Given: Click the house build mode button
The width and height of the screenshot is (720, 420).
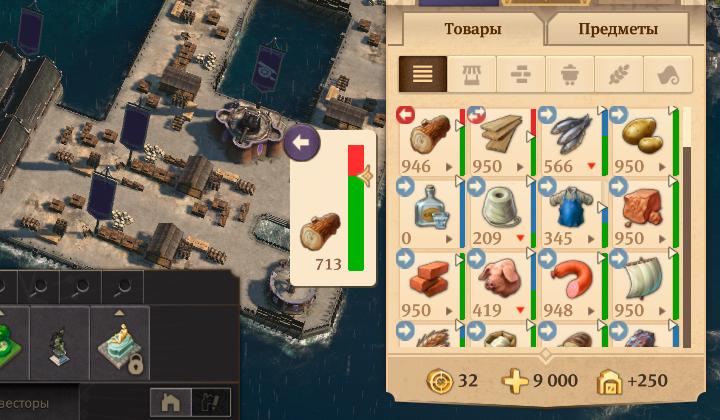Looking at the screenshot, I should click(171, 402).
